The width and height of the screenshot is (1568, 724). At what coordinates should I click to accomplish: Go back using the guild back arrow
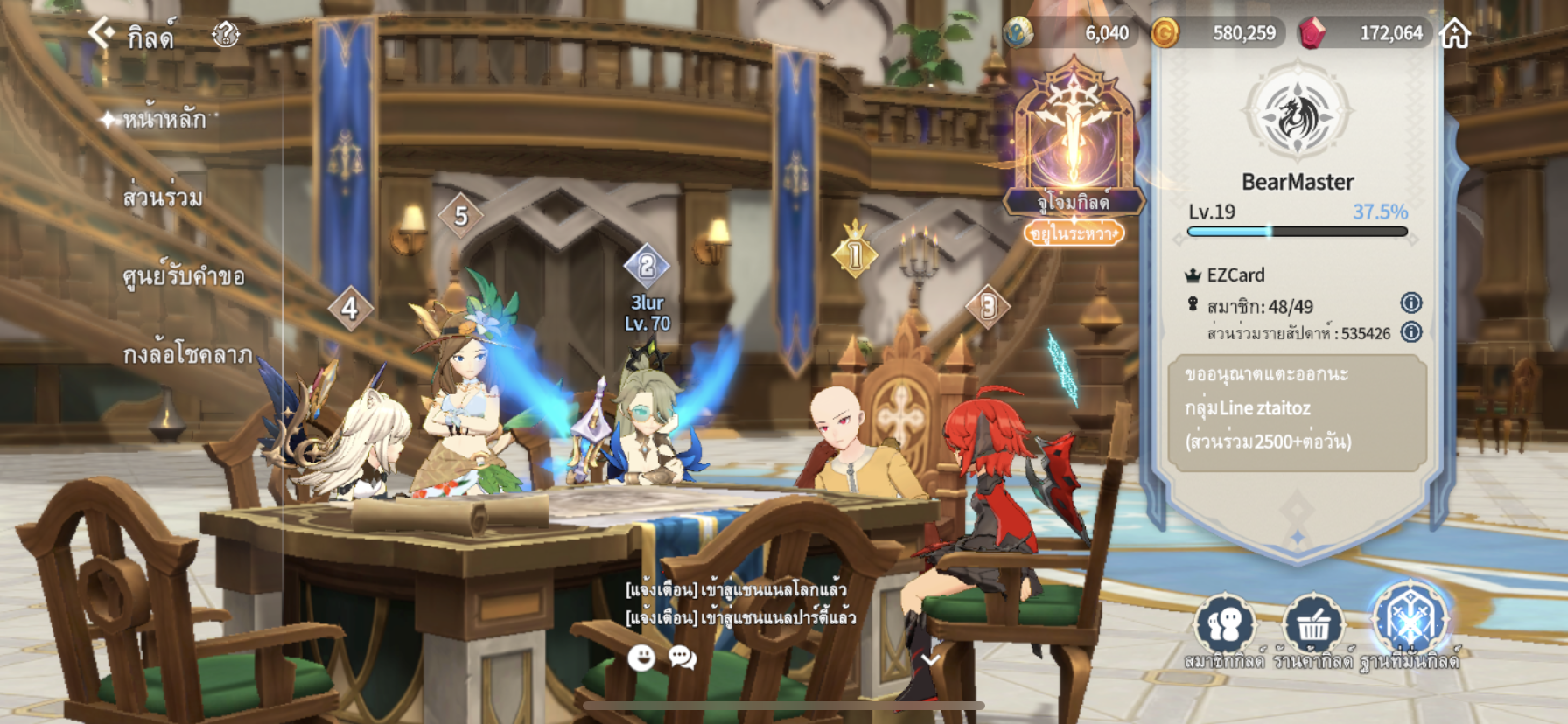click(101, 34)
